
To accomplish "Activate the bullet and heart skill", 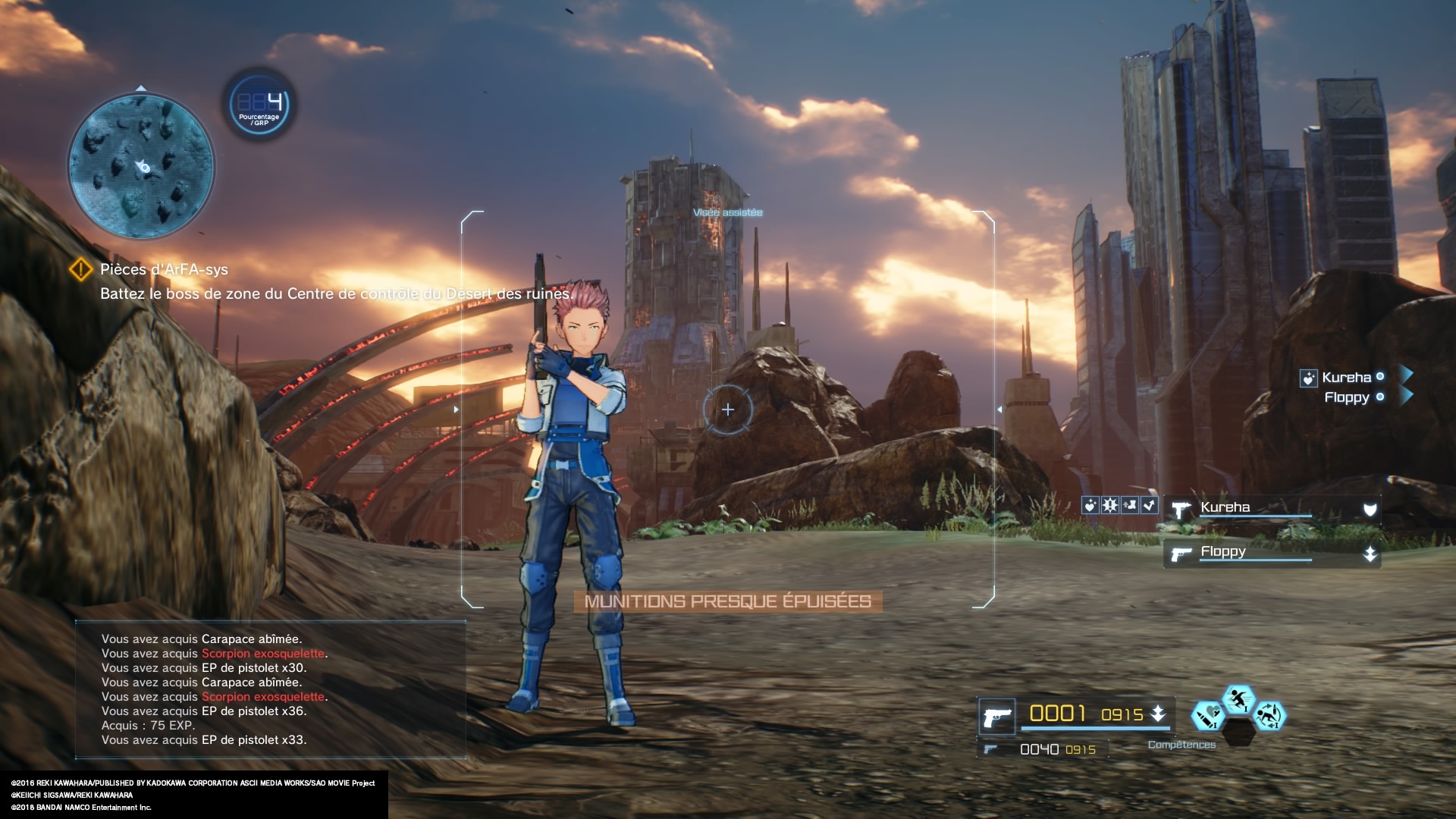I will 1207,716.
